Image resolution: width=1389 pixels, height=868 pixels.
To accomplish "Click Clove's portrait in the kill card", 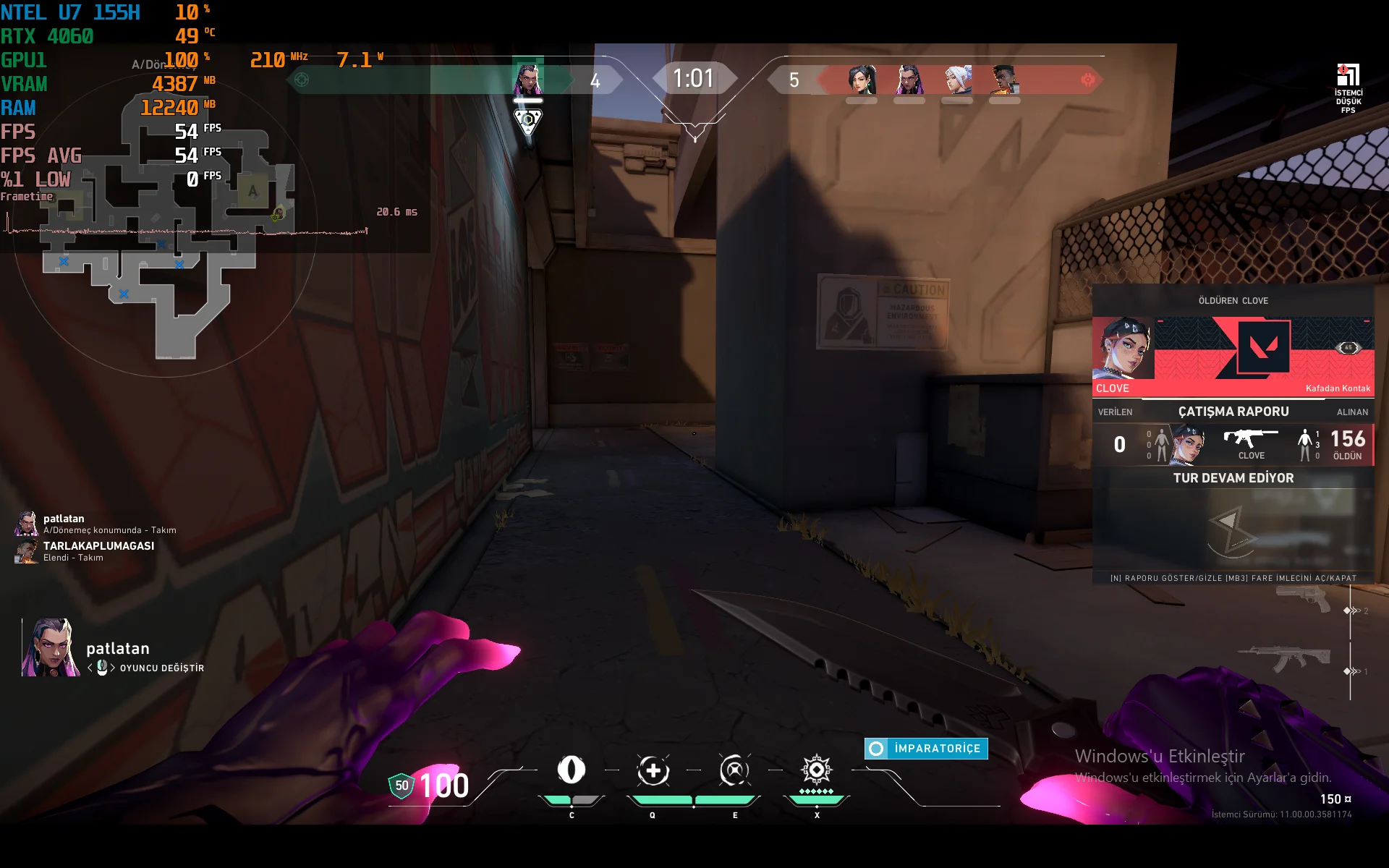I will tap(1123, 349).
